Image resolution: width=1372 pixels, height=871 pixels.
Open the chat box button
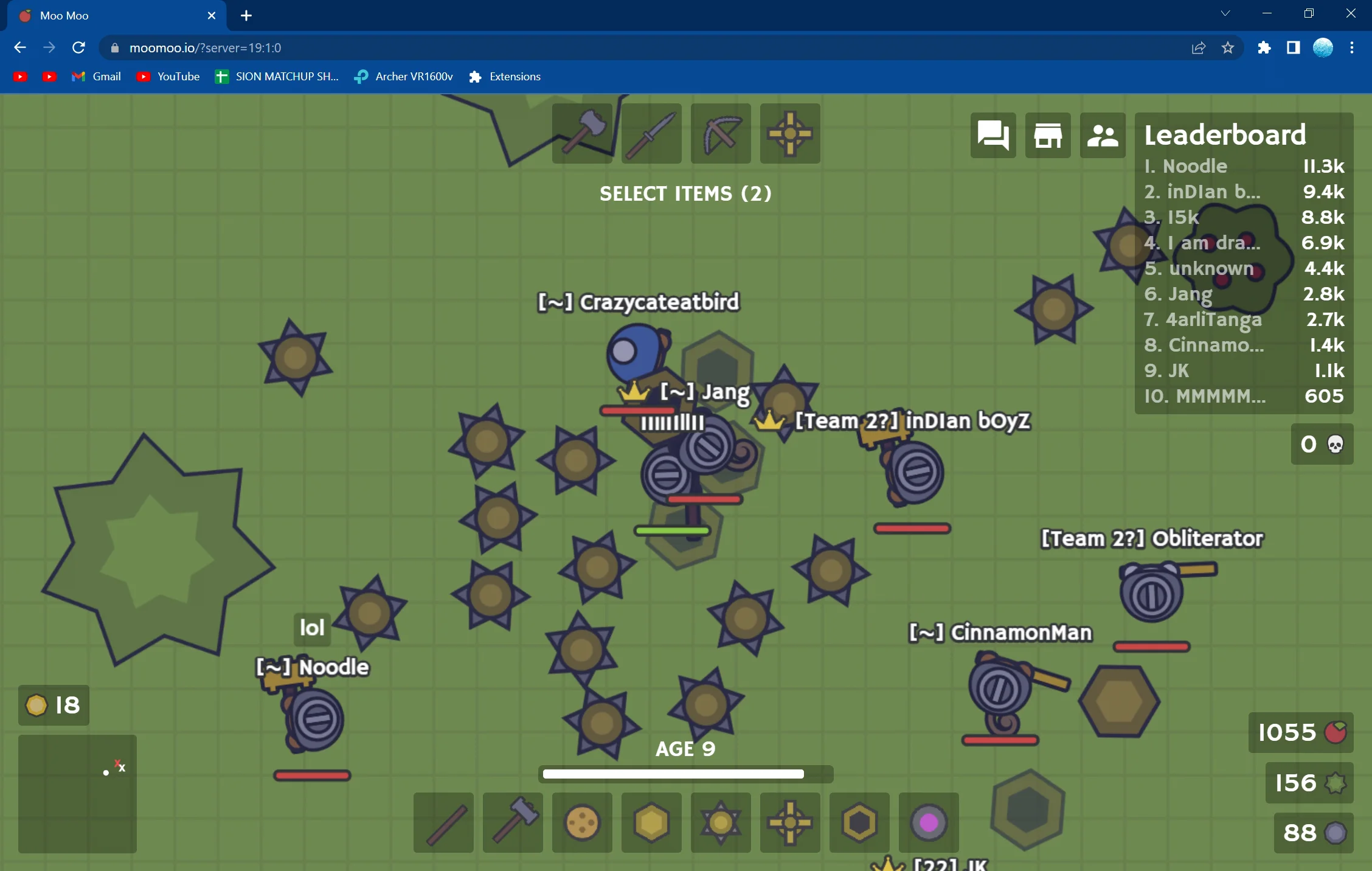coord(993,135)
